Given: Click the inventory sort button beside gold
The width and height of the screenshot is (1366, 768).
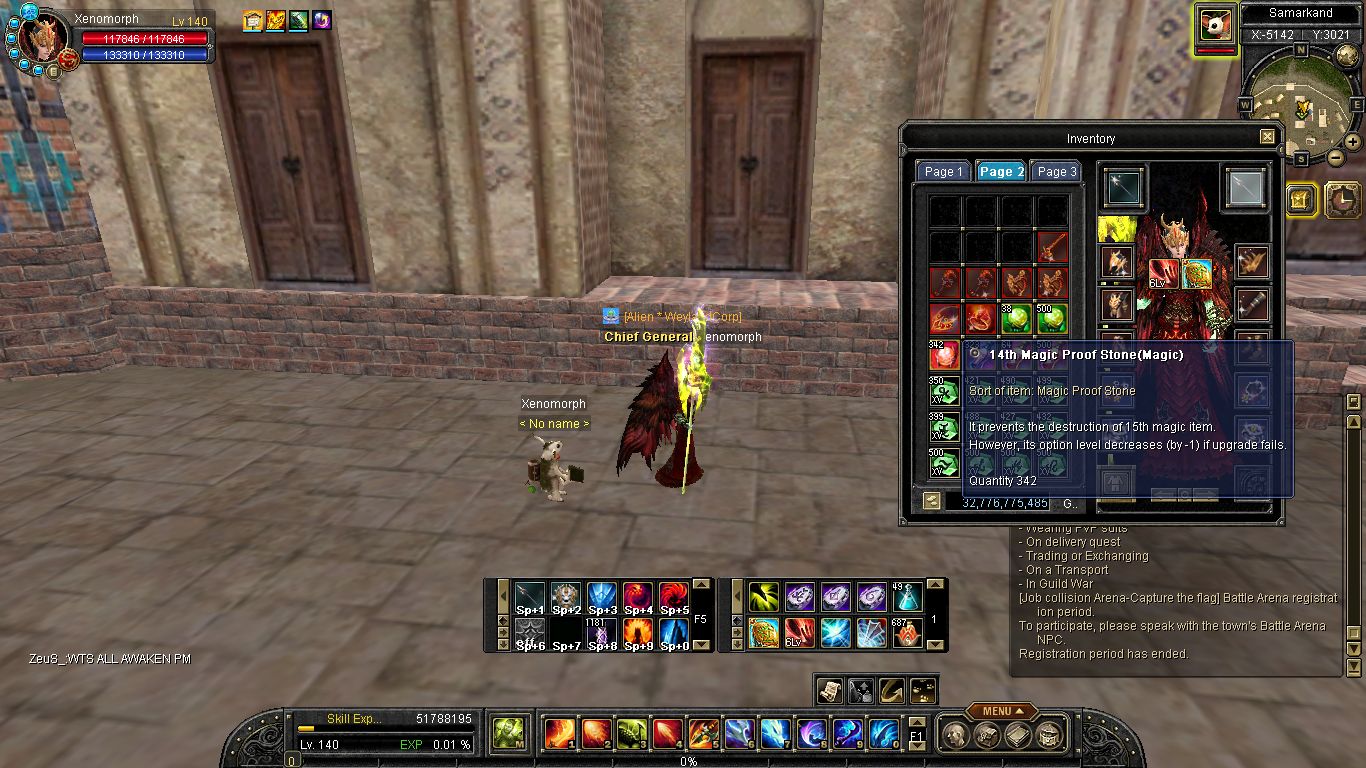Looking at the screenshot, I should tap(932, 502).
